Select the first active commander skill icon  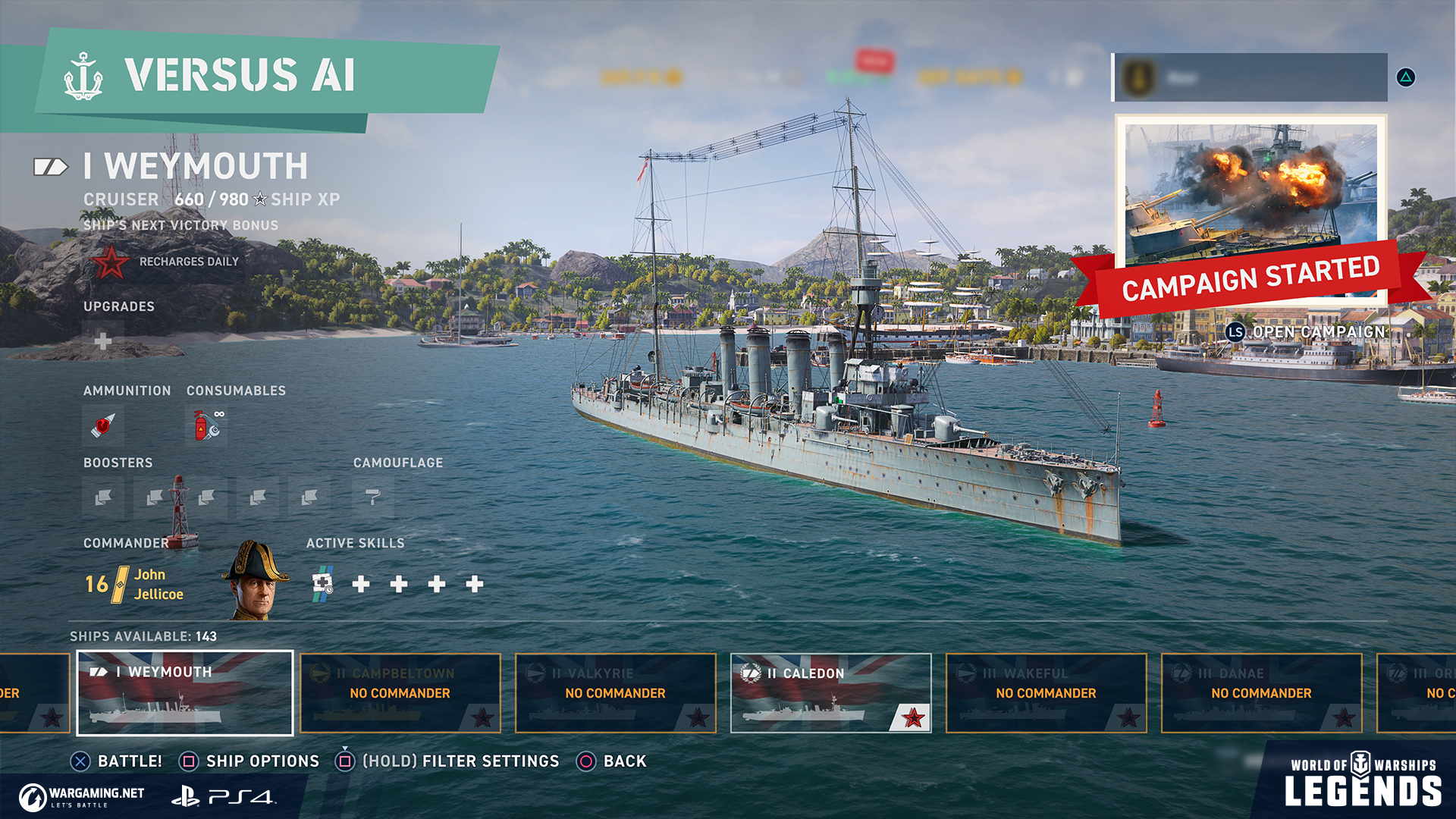point(323,584)
